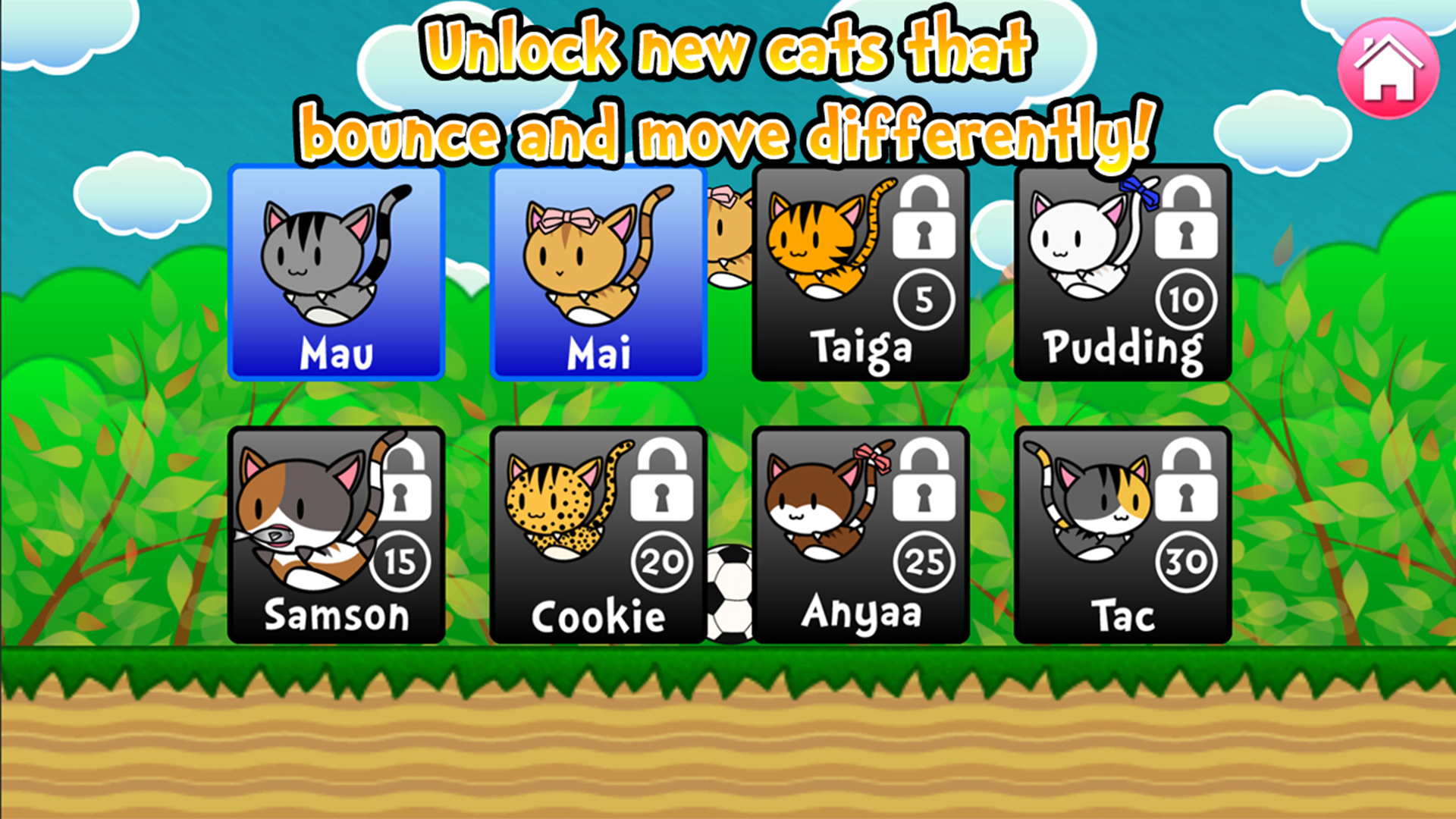Tap the lock icon on Samson's card
The width and height of the screenshot is (1456, 819).
[403, 491]
